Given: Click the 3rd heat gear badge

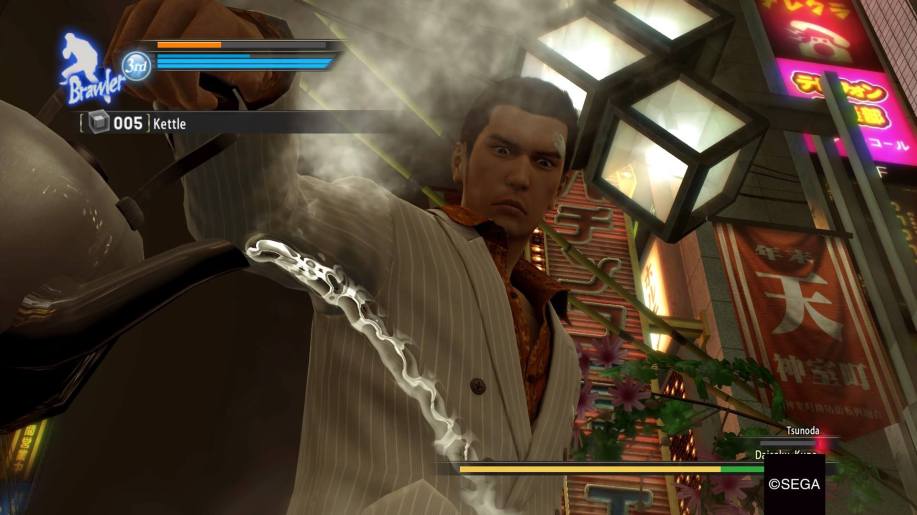Looking at the screenshot, I should tap(135, 66).
